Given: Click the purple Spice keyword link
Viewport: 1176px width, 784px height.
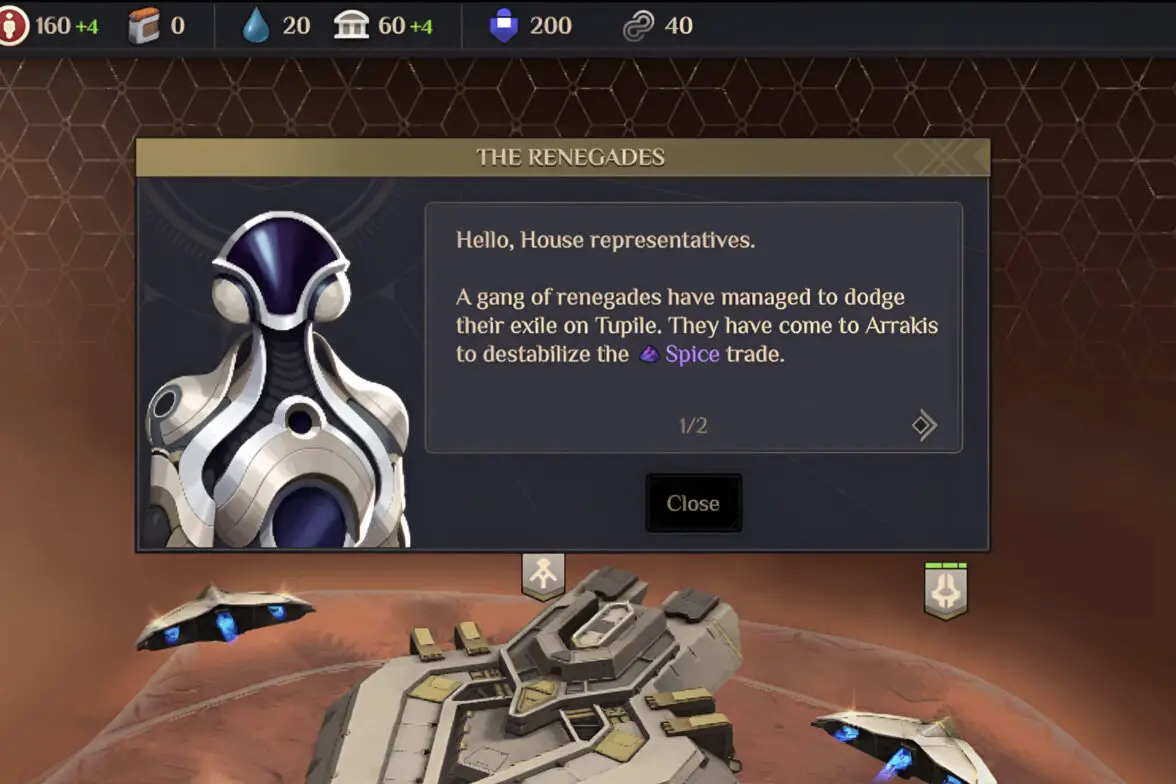Looking at the screenshot, I should (692, 354).
